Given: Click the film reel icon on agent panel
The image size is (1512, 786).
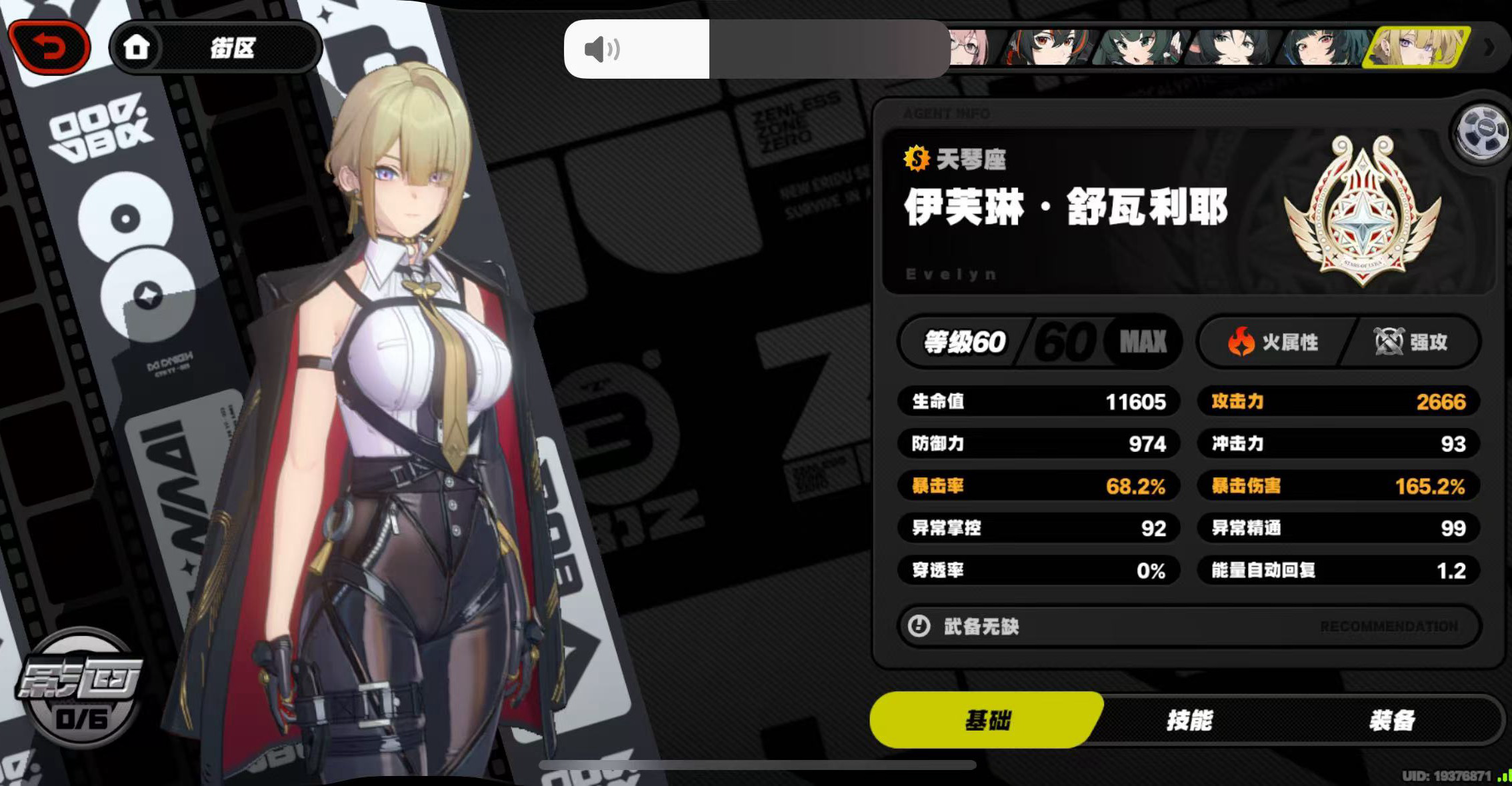Looking at the screenshot, I should [x=1482, y=131].
